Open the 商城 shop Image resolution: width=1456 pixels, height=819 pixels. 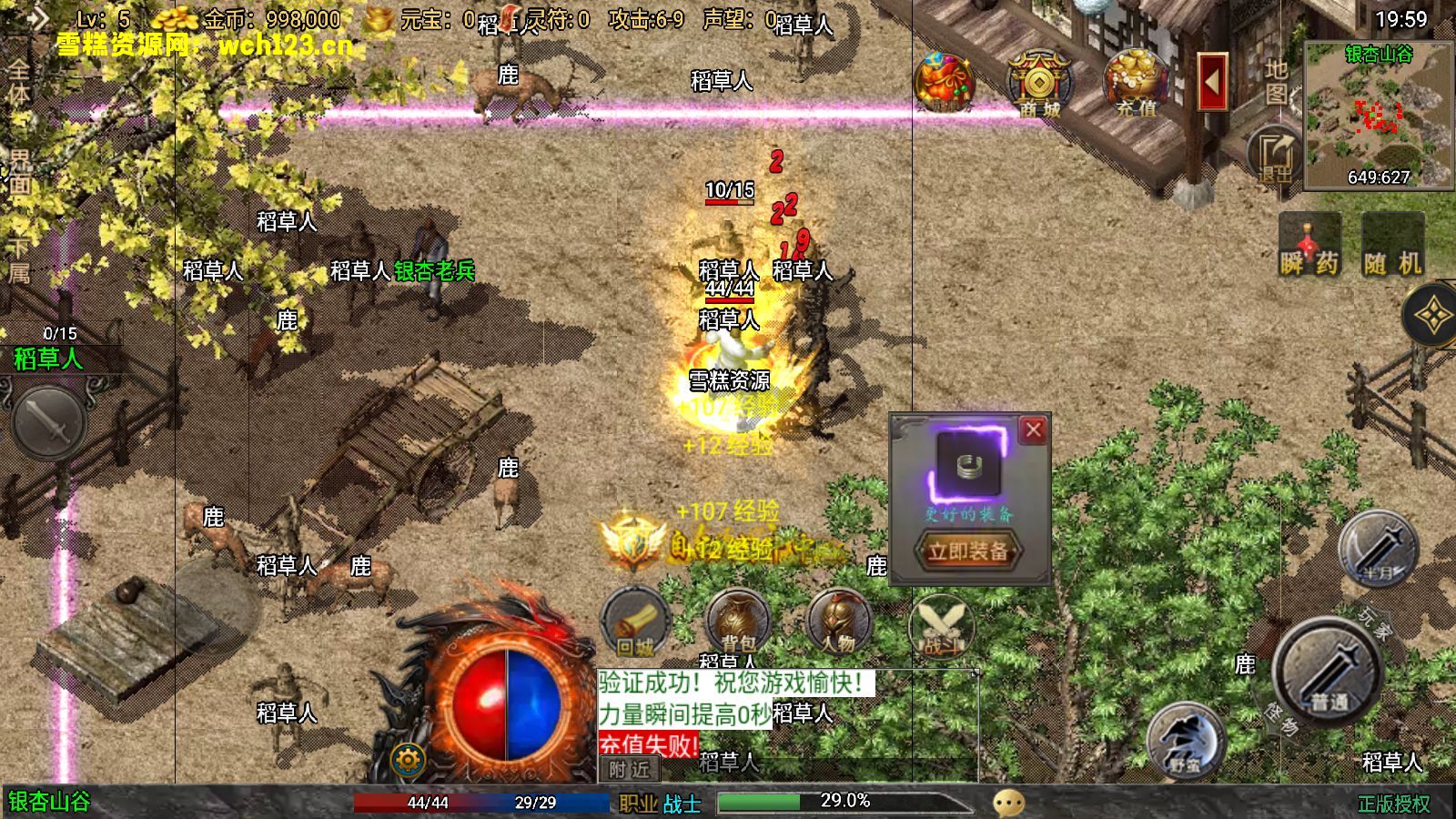tap(1039, 84)
